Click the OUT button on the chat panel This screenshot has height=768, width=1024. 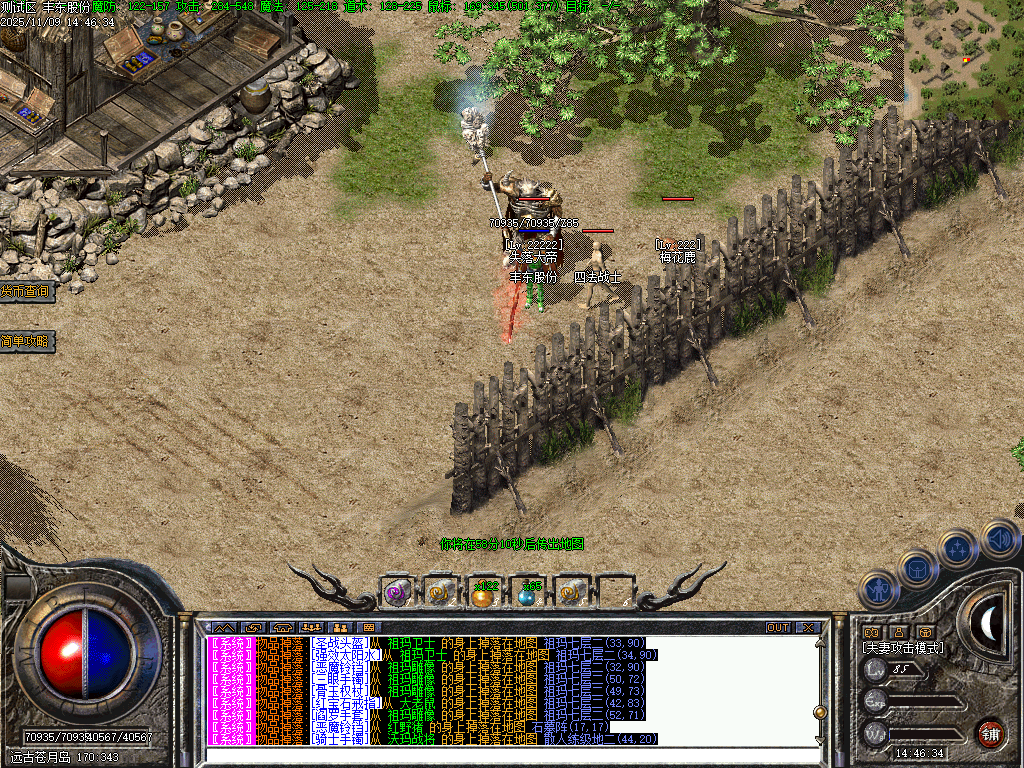[x=778, y=627]
